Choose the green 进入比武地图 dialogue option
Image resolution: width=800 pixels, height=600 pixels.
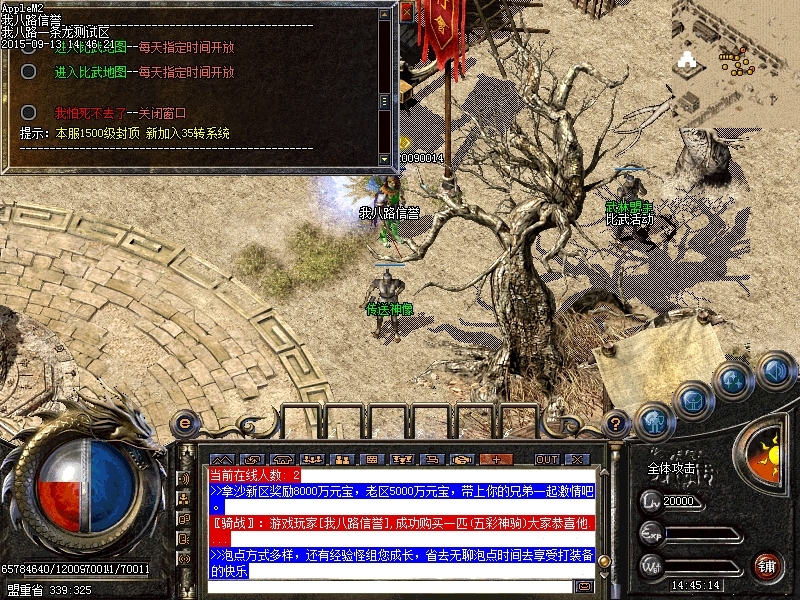click(x=91, y=72)
